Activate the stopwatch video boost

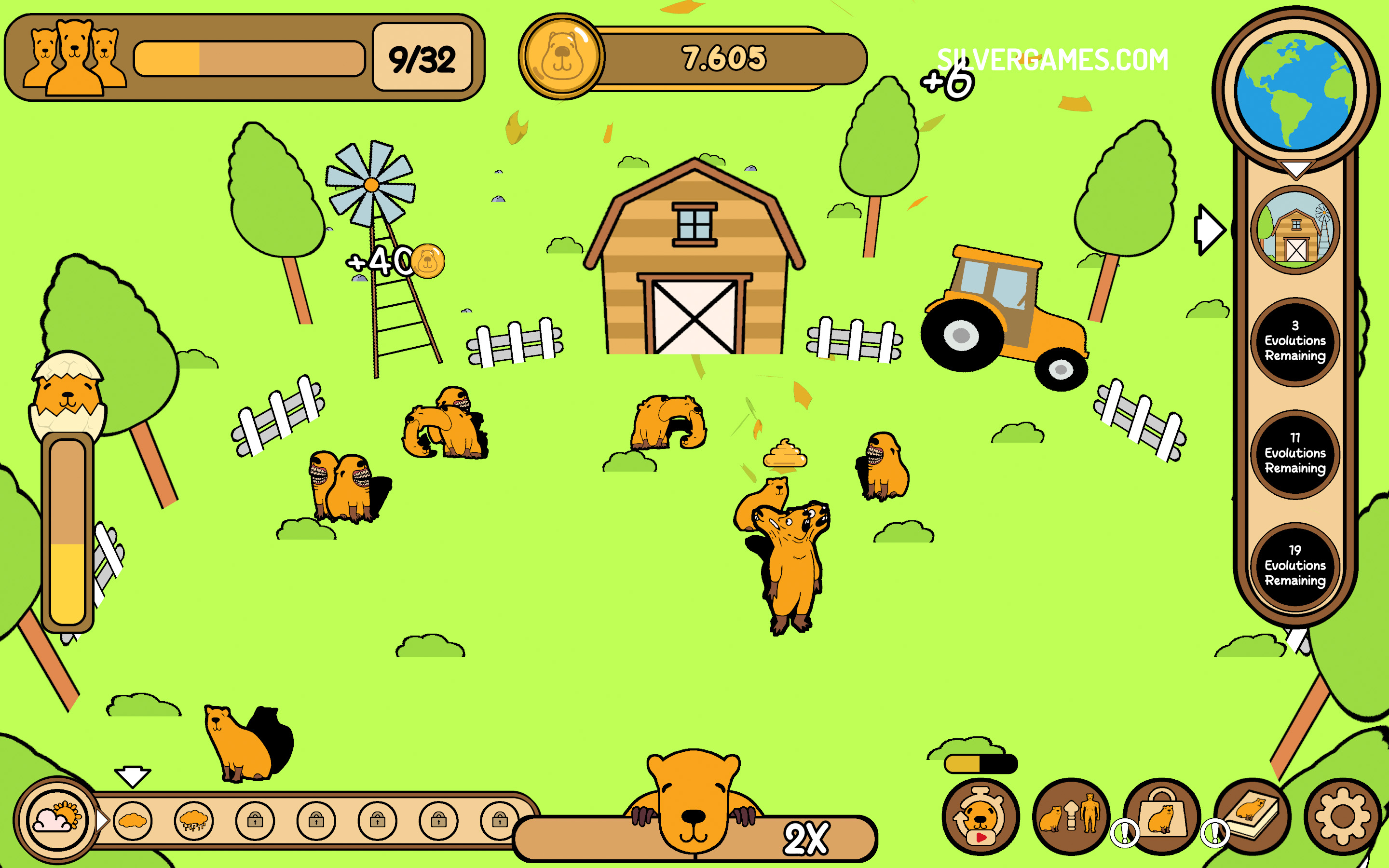click(x=980, y=816)
